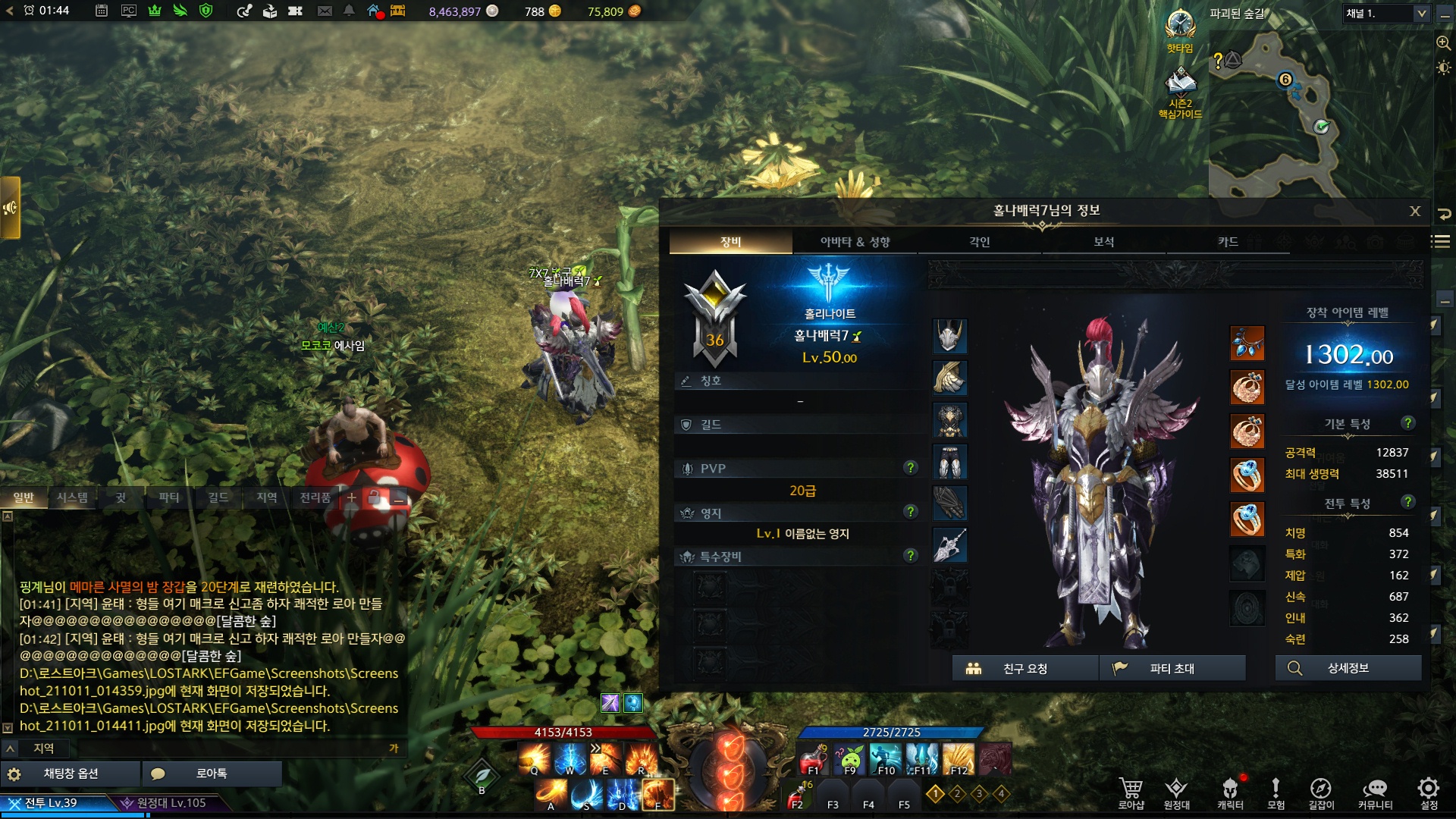Open the 커뮤니티 menu
The width and height of the screenshot is (1456, 819).
(x=1375, y=793)
